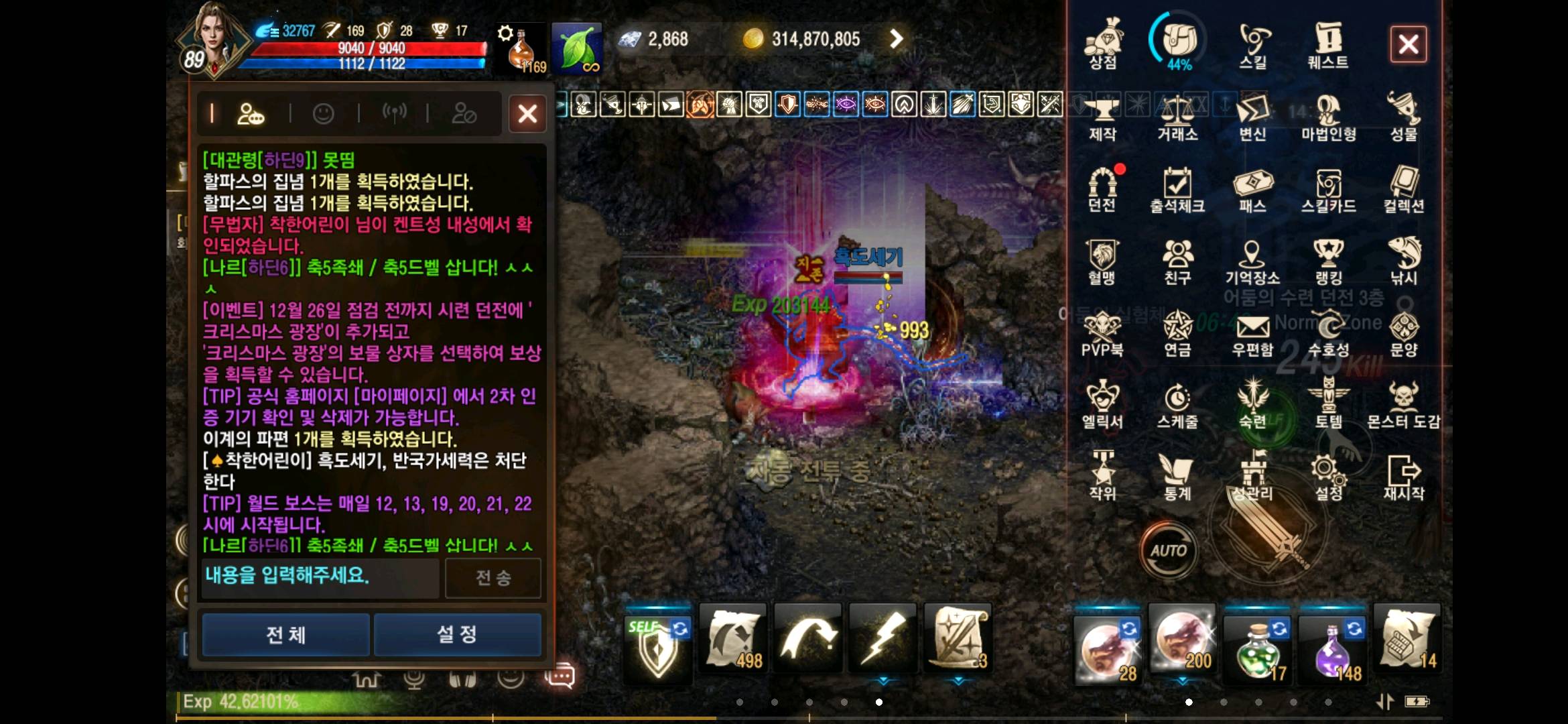Image resolution: width=1568 pixels, height=724 pixels.
Task: Expand the quickslot bar chevron
Action: pyautogui.click(x=883, y=679)
